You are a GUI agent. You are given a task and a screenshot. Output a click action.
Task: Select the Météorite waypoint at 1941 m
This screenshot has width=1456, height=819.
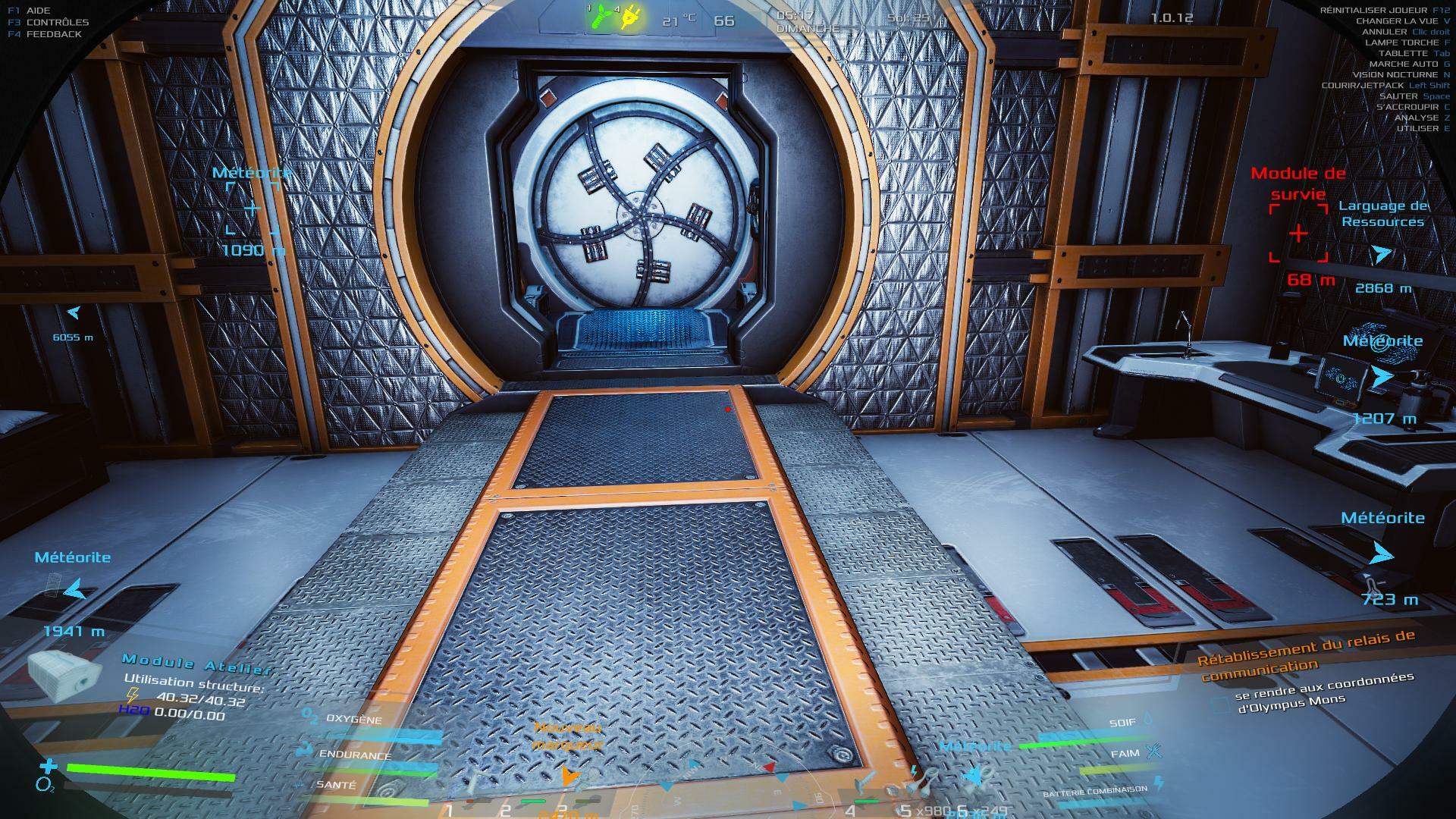(74, 589)
